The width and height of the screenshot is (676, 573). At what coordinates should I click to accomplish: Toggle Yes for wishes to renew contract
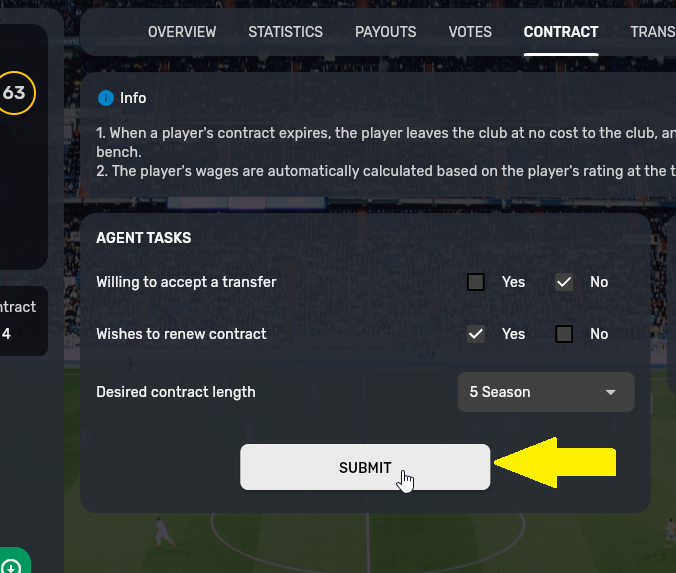click(476, 334)
